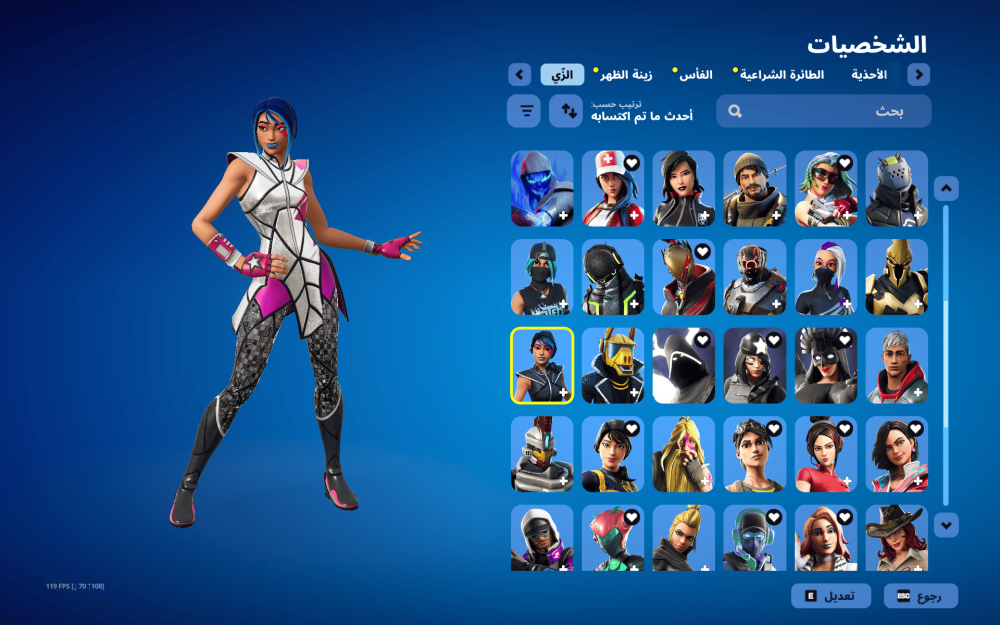Choose the gold spartan helmet outfit
This screenshot has width=1000, height=625.
[896, 277]
